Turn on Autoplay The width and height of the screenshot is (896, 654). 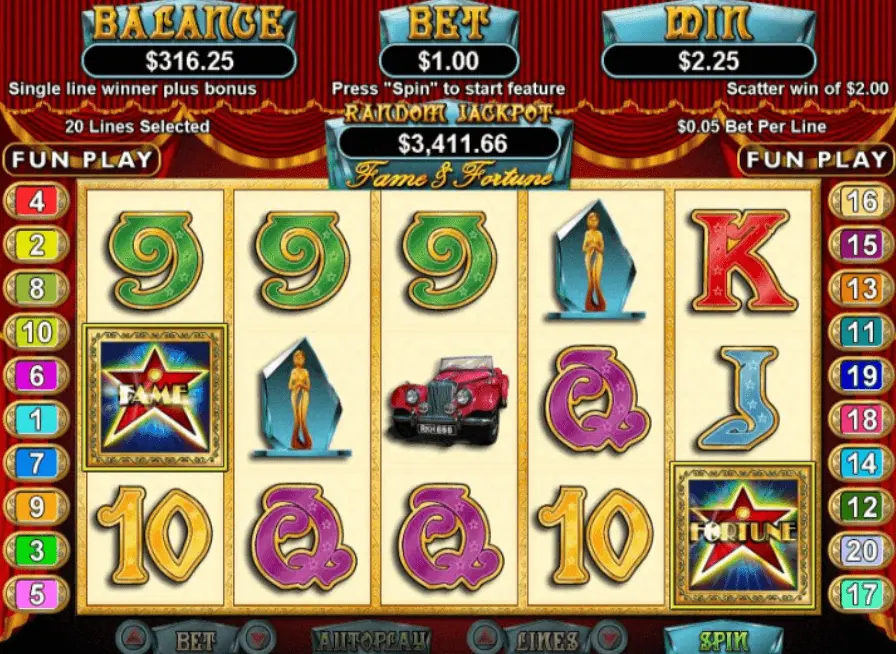click(x=370, y=640)
